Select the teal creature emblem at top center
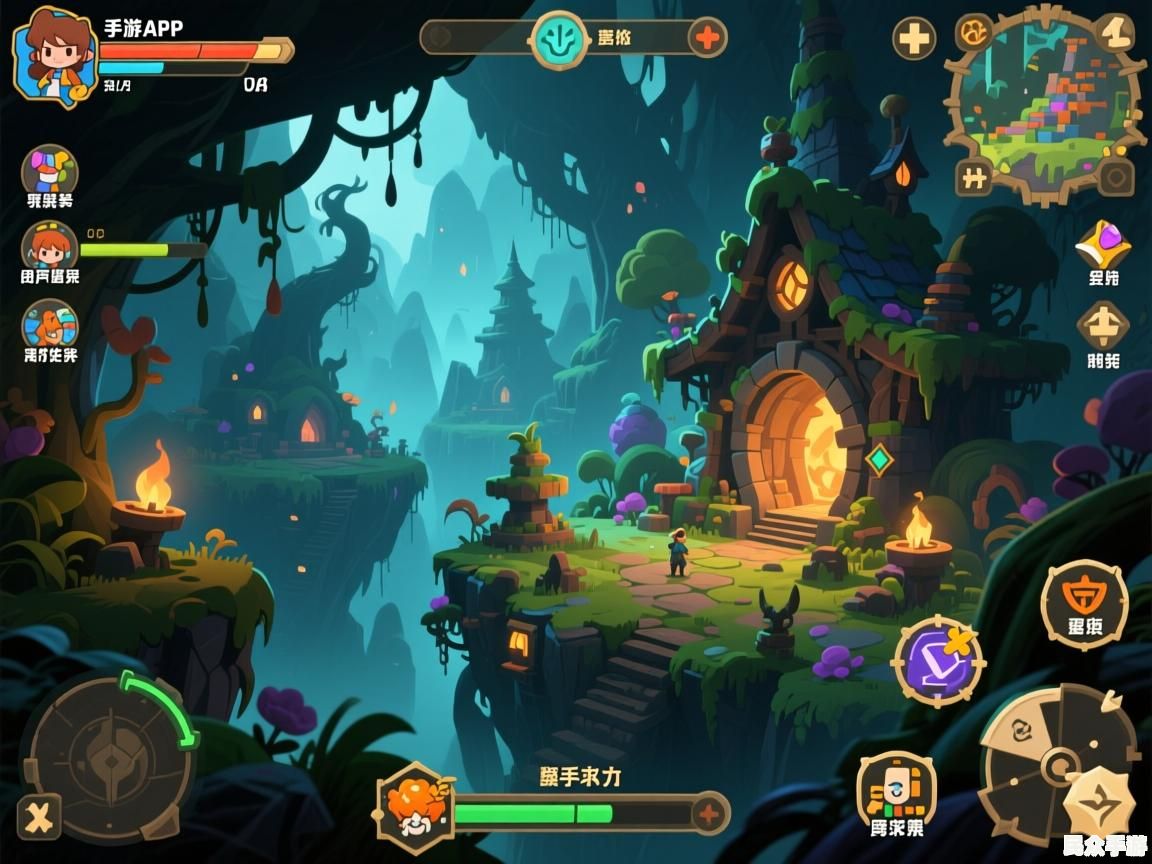This screenshot has width=1152, height=864. point(559,39)
